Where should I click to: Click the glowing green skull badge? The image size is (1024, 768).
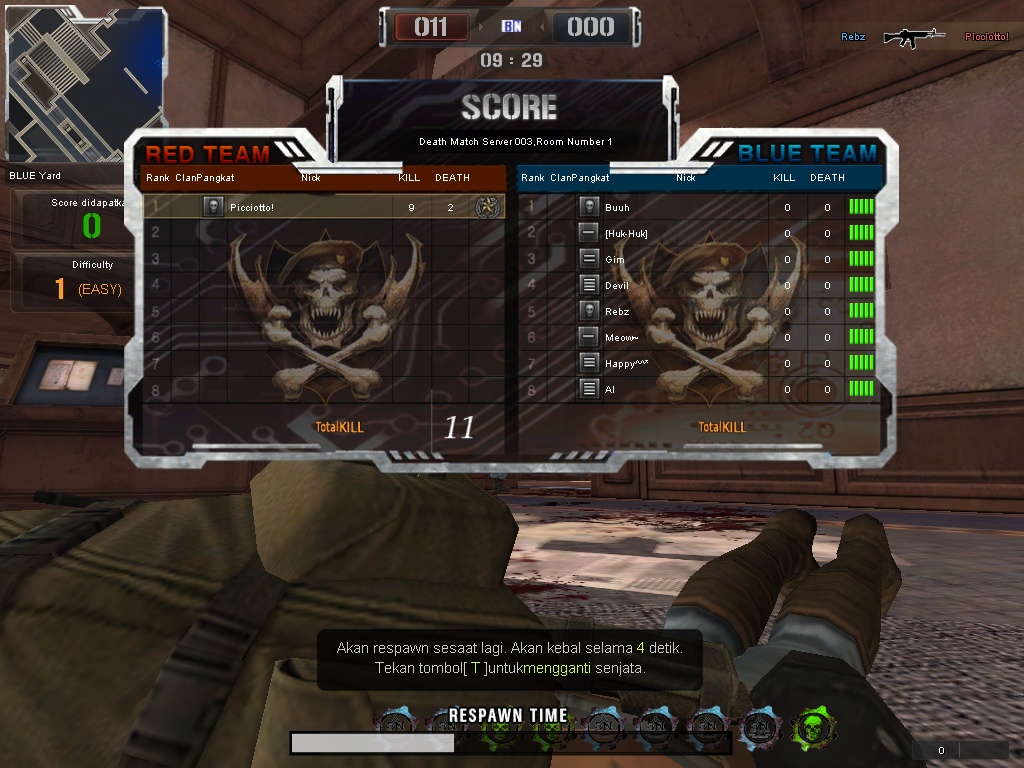[813, 727]
